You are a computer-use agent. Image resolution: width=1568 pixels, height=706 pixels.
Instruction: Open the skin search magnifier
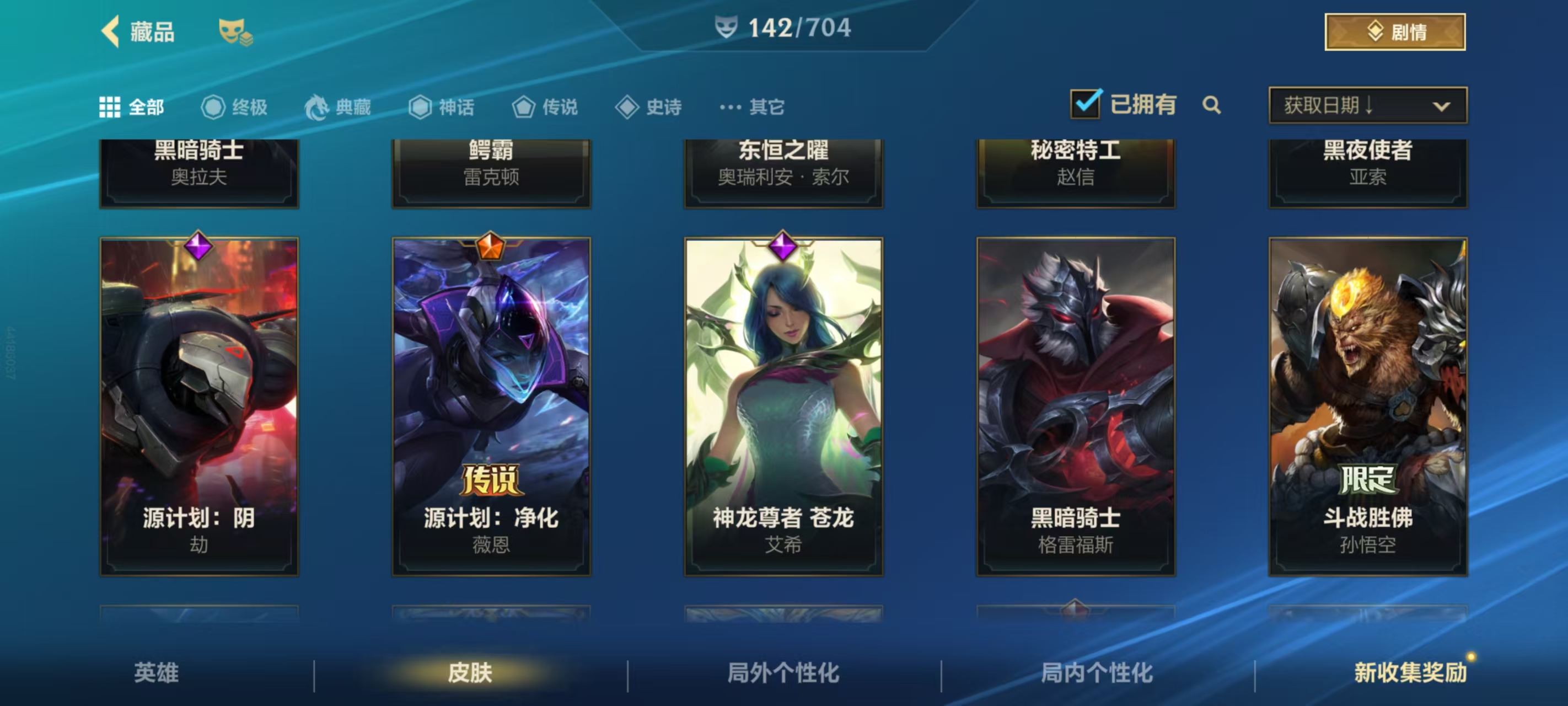[1211, 105]
